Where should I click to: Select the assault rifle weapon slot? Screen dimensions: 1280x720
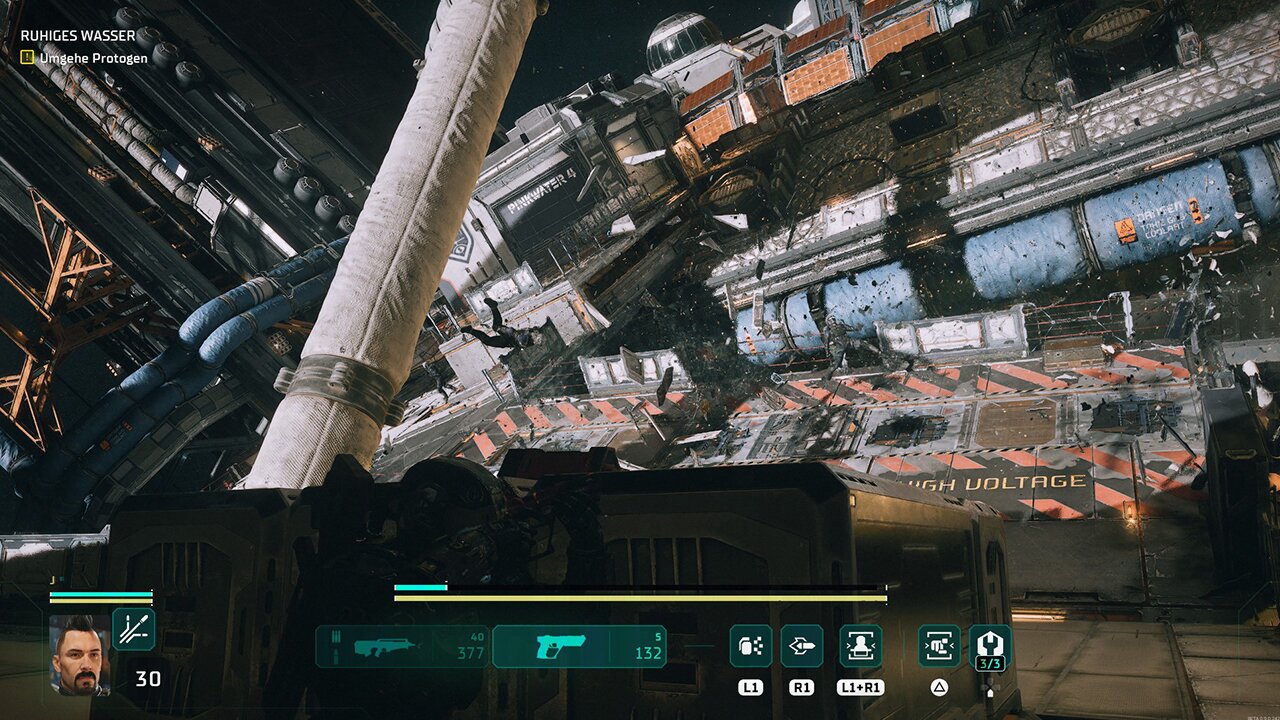pos(402,647)
